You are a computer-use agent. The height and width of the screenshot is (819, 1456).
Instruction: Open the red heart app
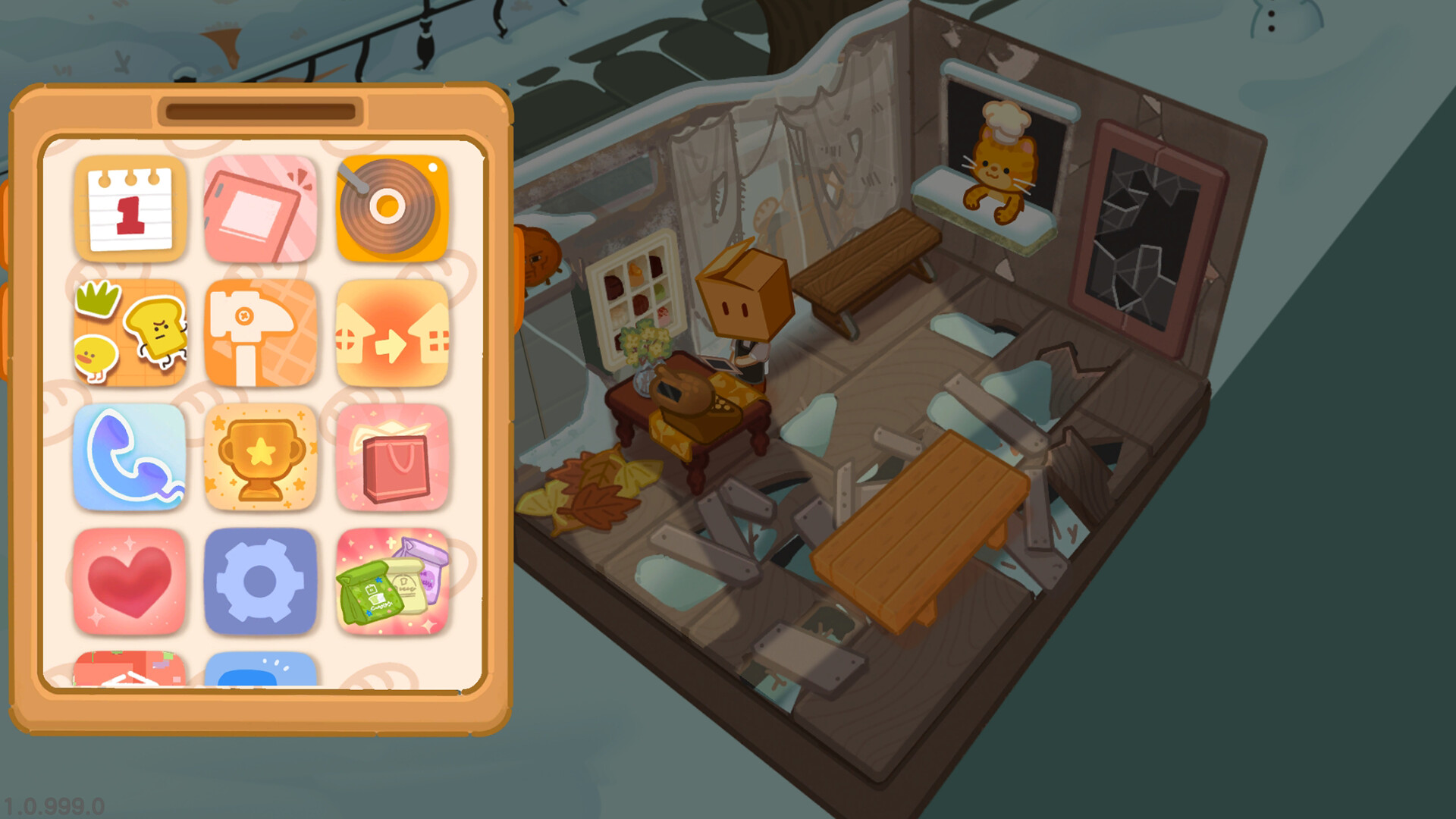tap(130, 581)
